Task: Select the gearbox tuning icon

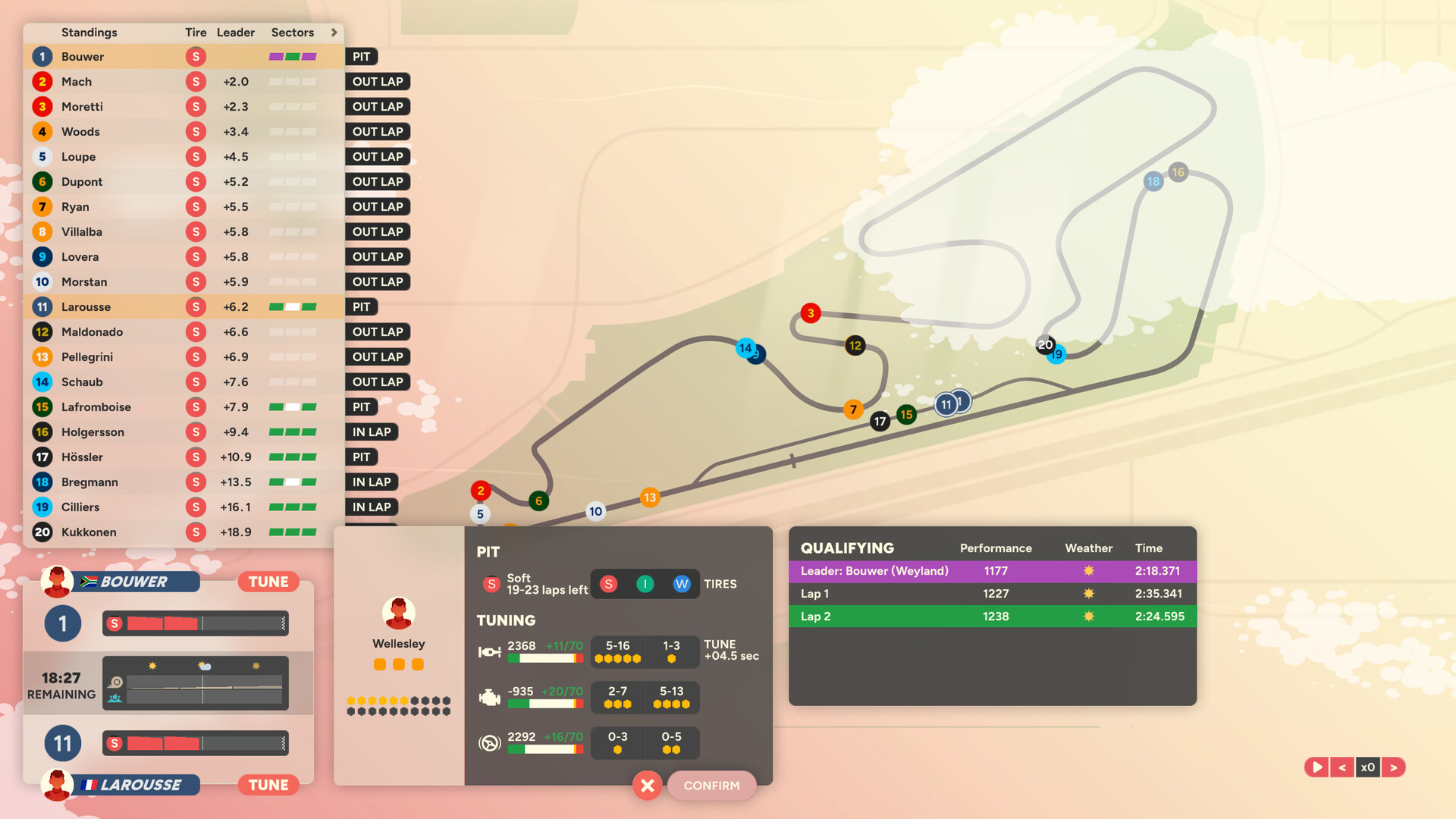Action: coord(489,651)
